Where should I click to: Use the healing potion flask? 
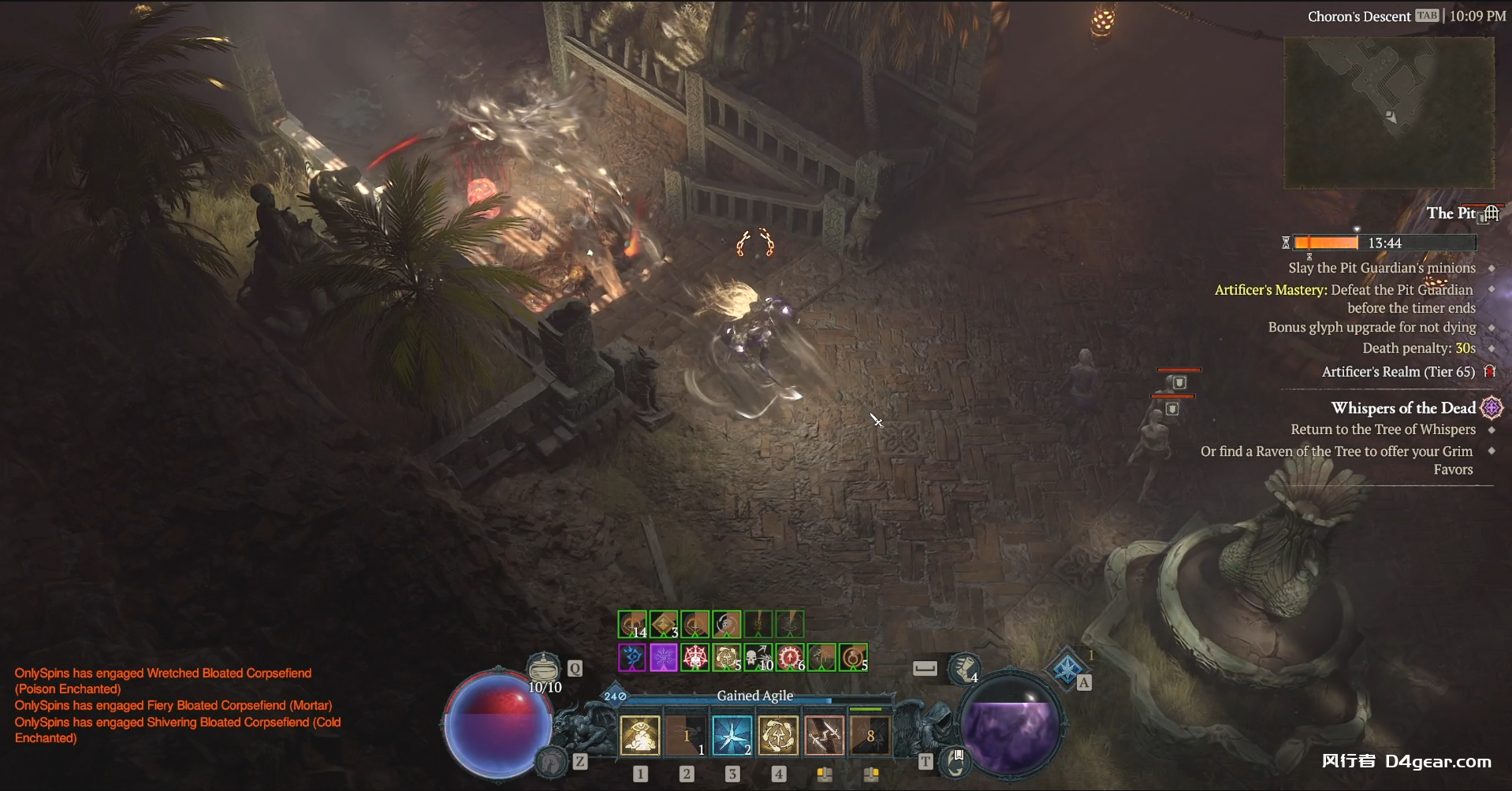click(x=543, y=670)
